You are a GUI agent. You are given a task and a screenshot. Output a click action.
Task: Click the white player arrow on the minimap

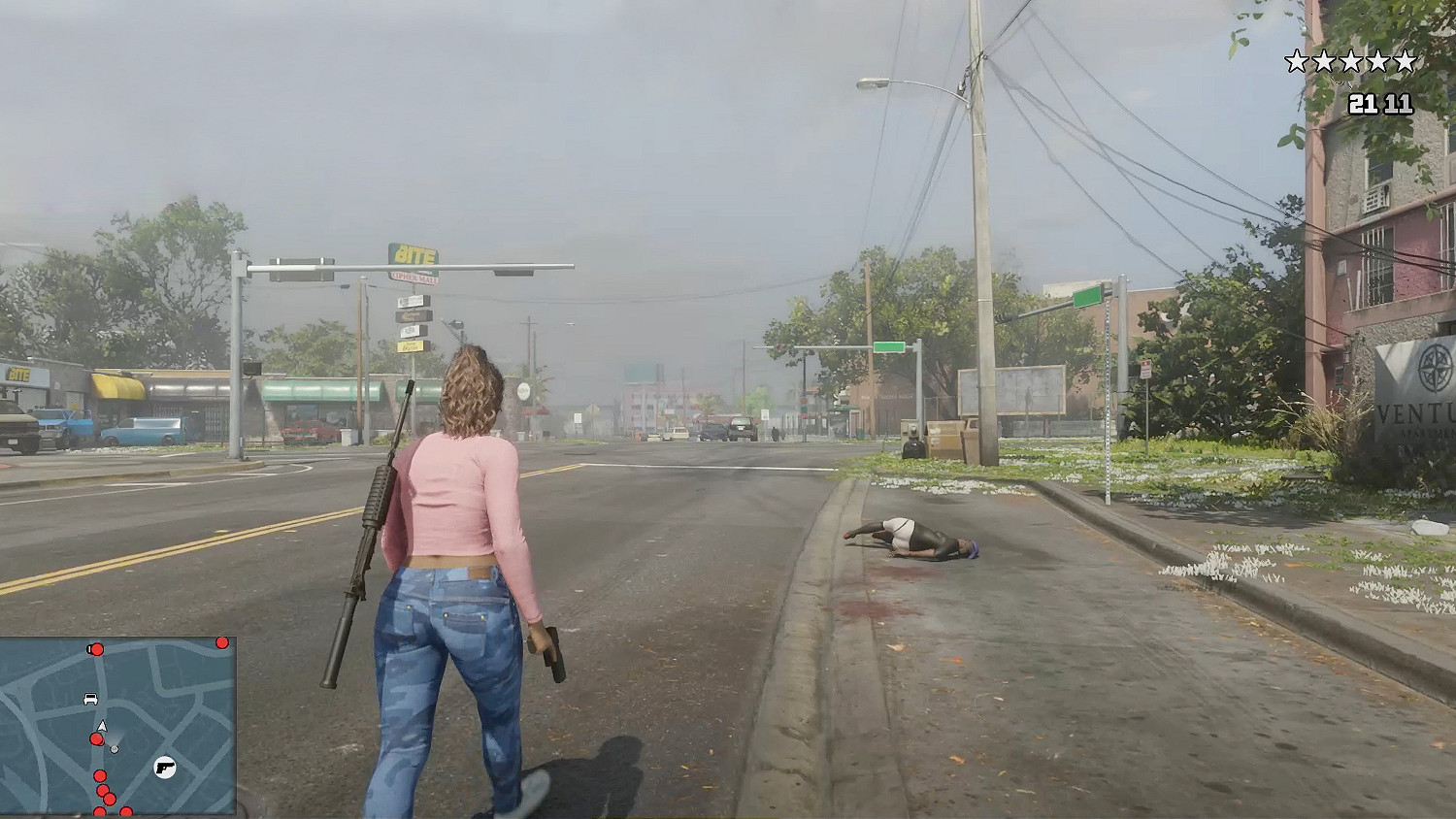102,726
